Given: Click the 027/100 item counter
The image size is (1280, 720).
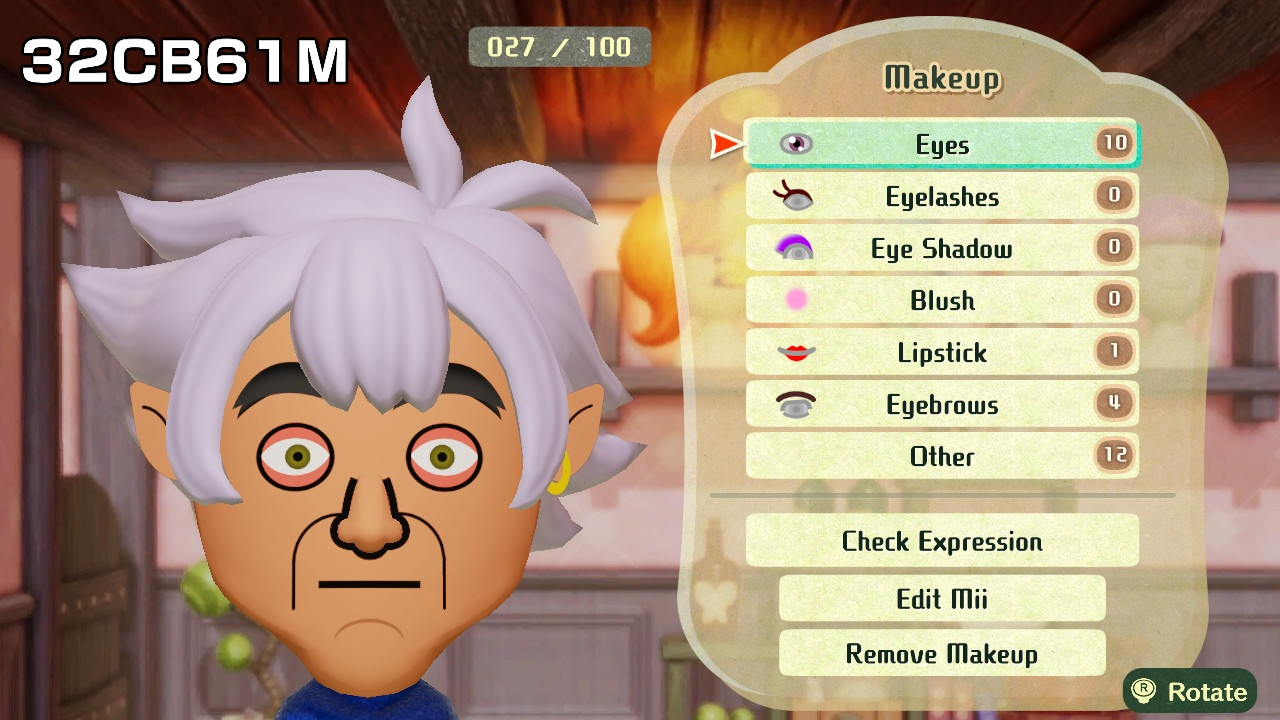Looking at the screenshot, I should tap(557, 46).
